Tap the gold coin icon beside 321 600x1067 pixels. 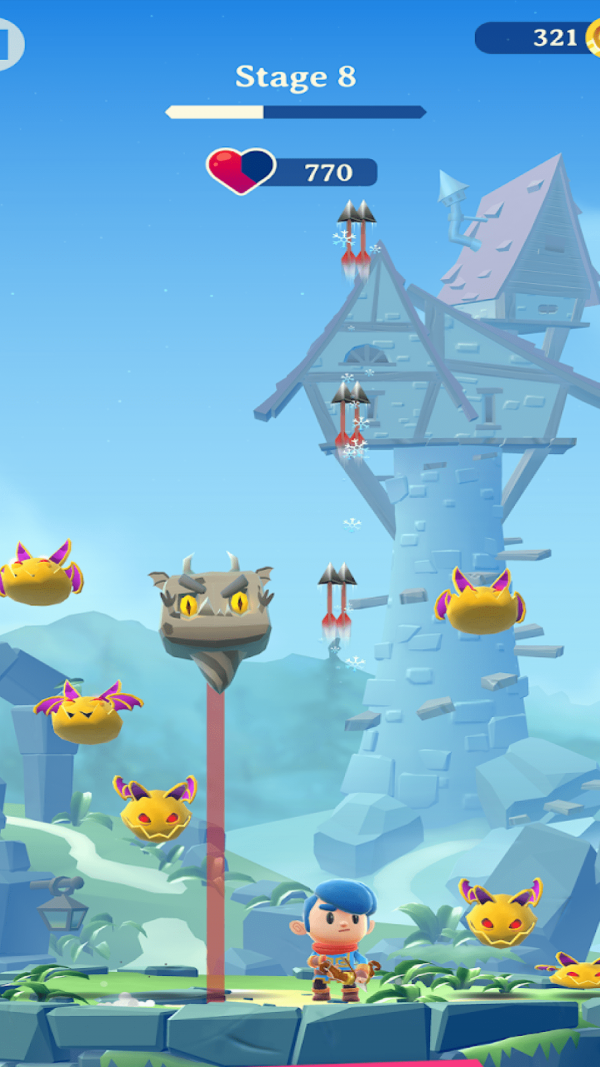[x=594, y=38]
